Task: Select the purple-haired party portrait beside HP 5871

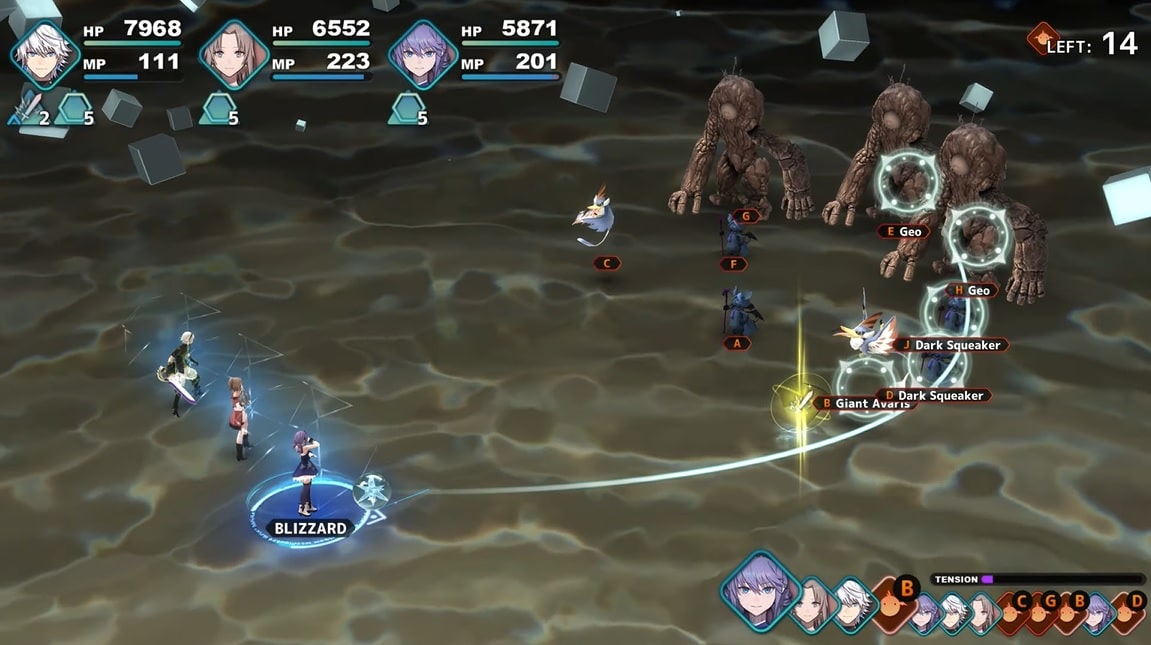Action: coord(423,55)
